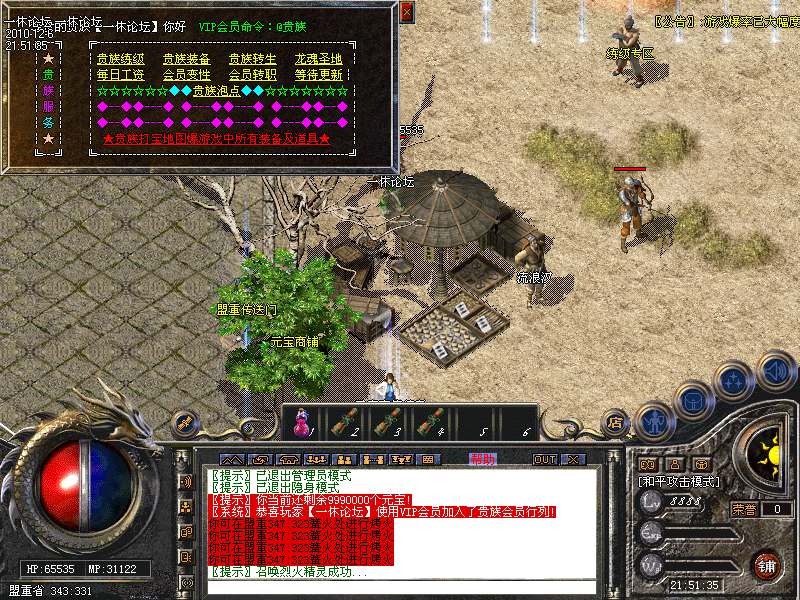Open the round 店 shop button
The image size is (800, 600).
(x=615, y=422)
